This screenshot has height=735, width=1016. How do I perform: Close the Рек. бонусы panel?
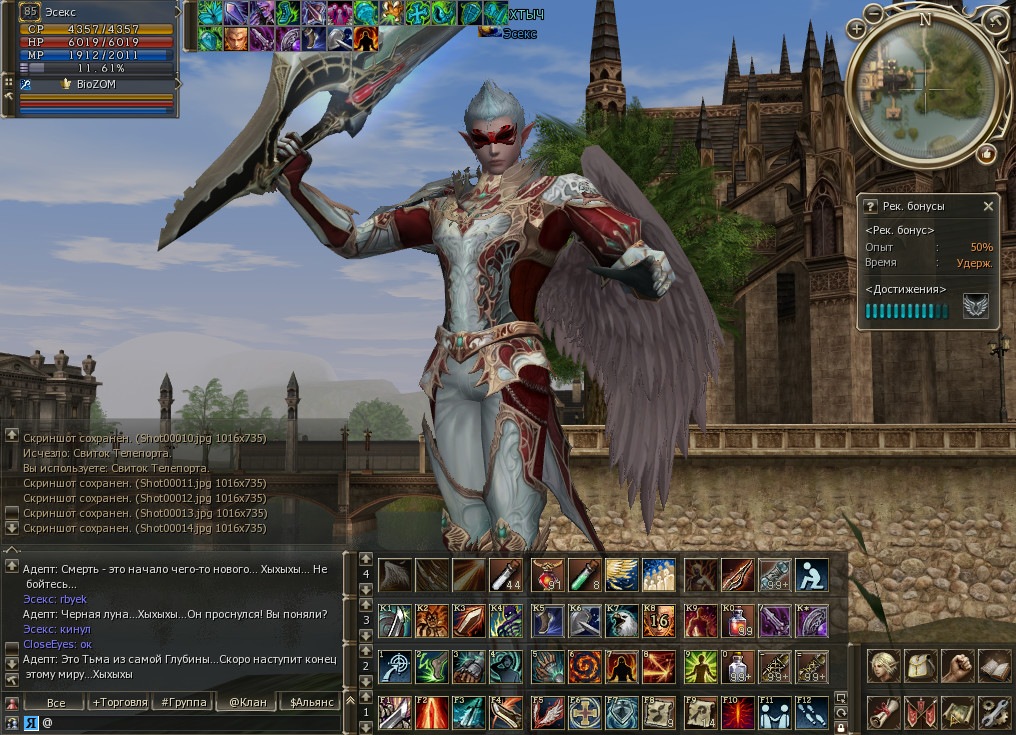[988, 206]
